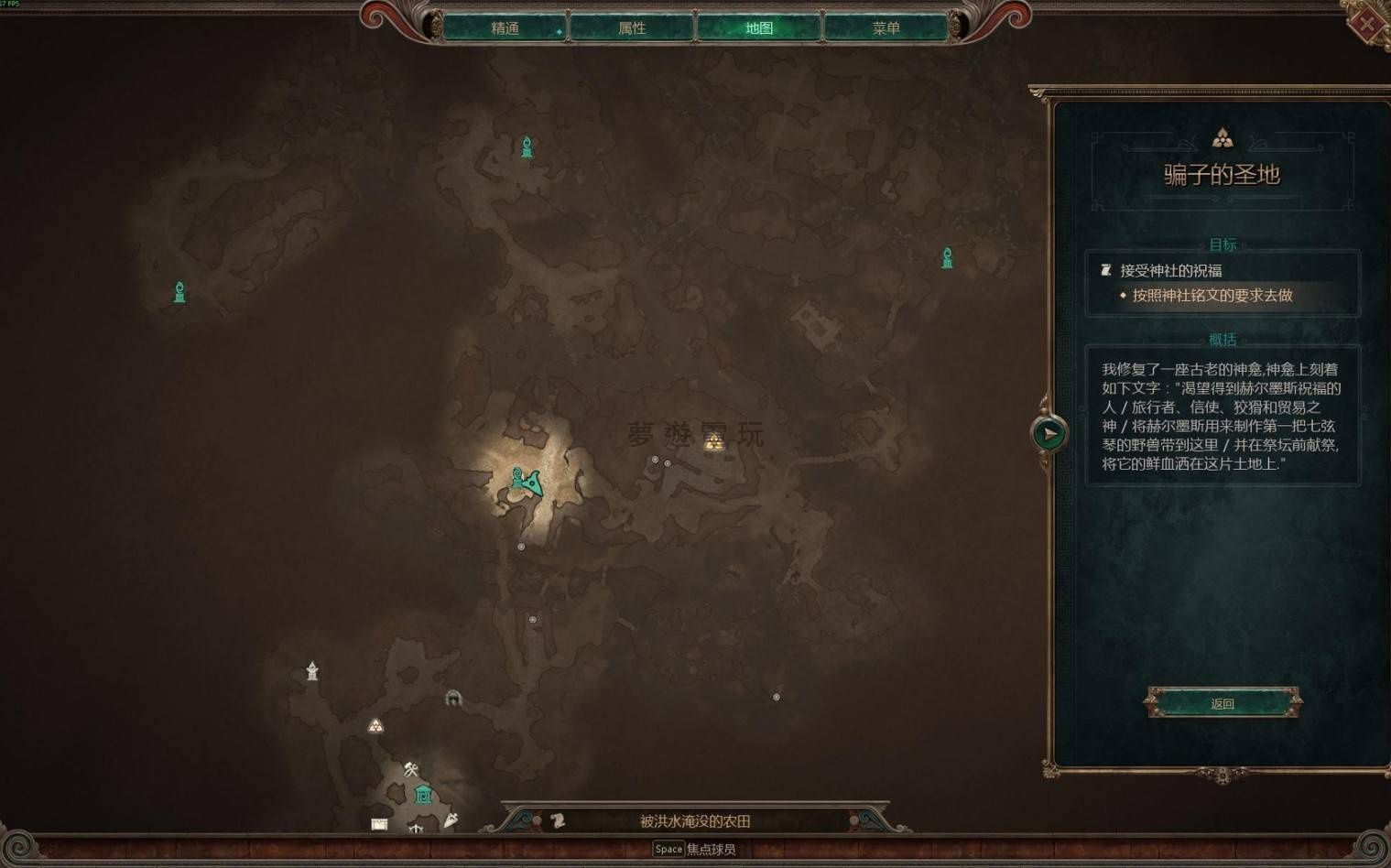Open the 菜单 (Menu) tab
The height and width of the screenshot is (868, 1391).
[886, 28]
